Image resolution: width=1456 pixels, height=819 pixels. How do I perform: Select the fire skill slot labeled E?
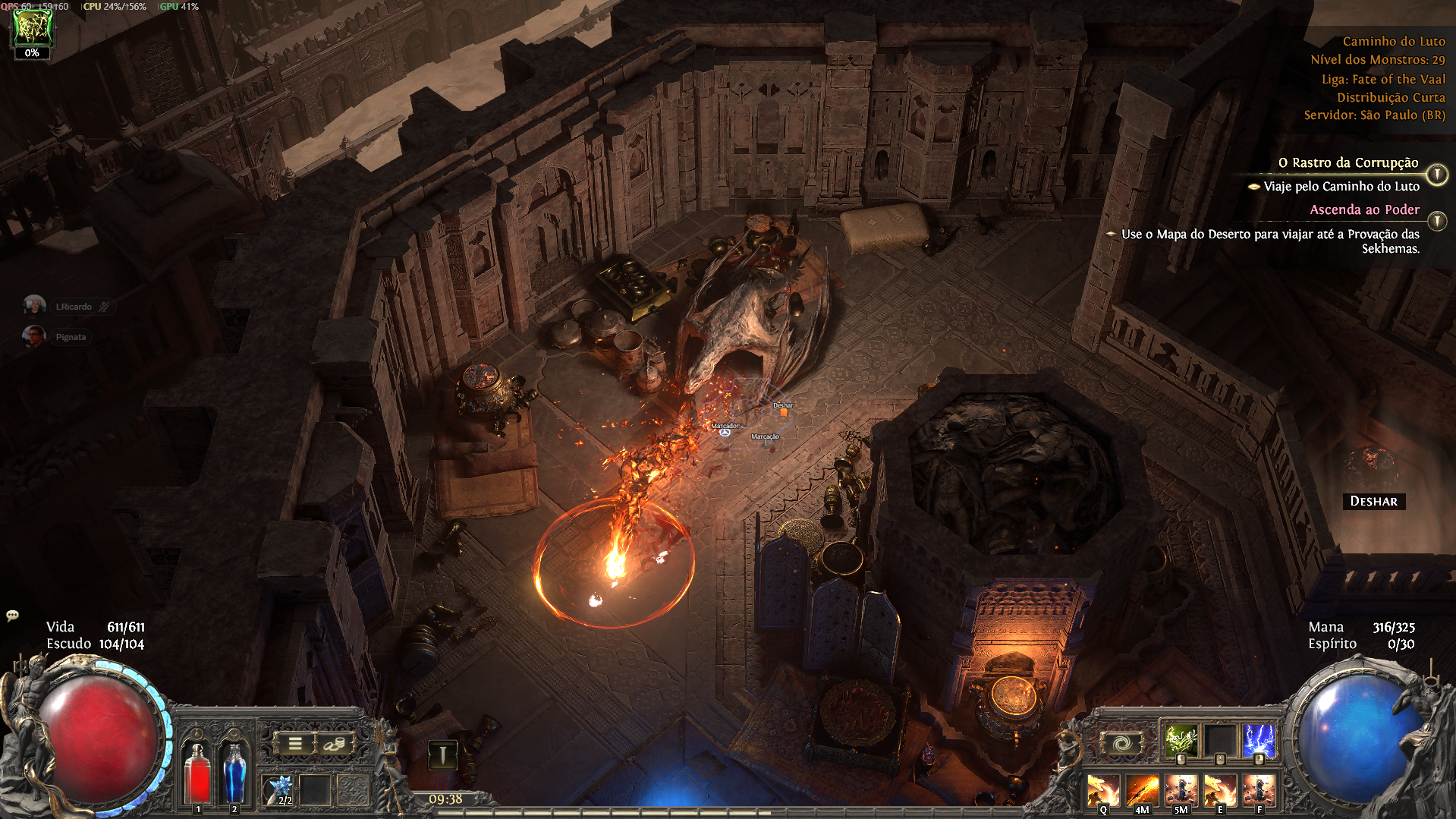pos(1219,790)
